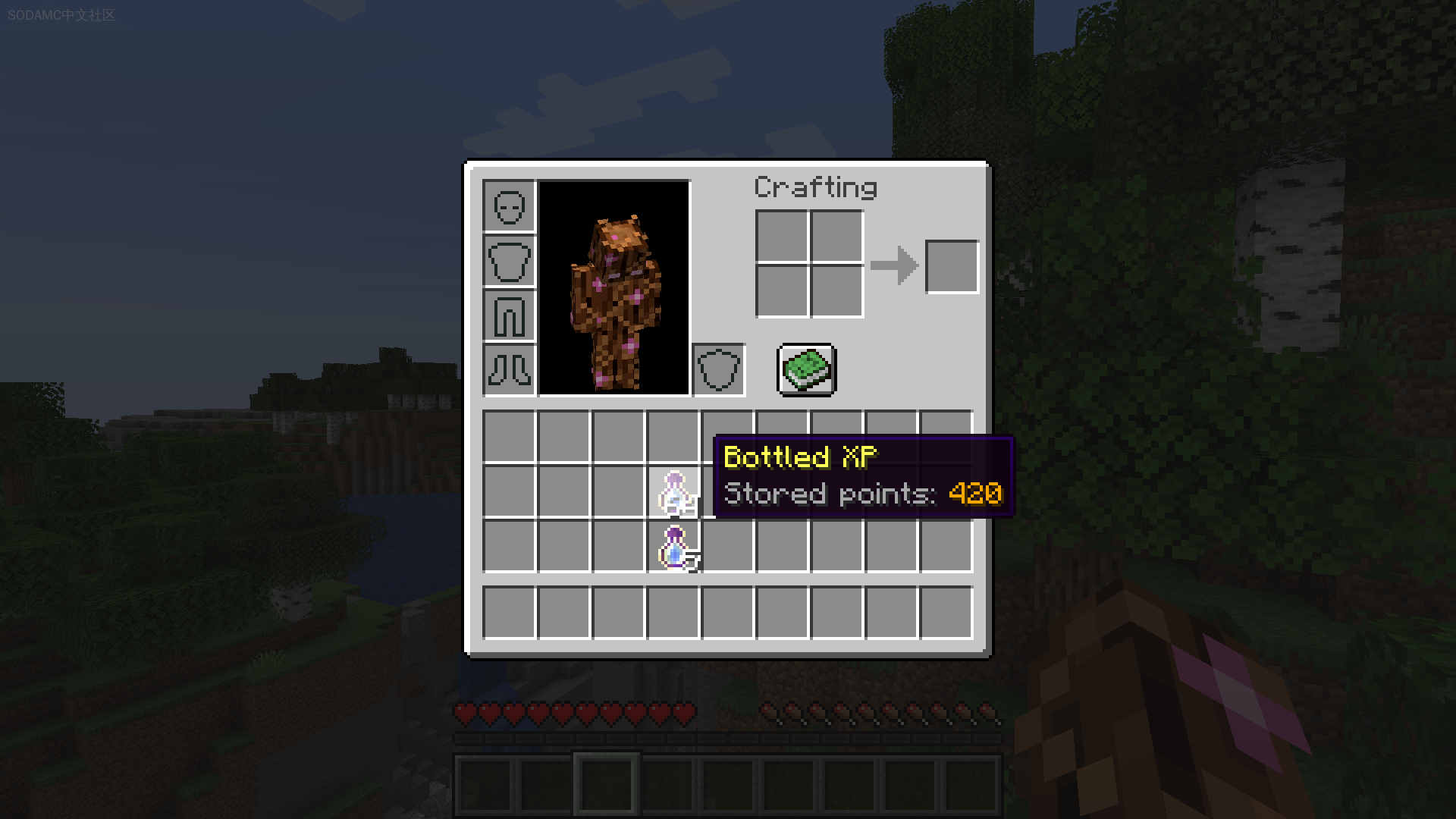This screenshot has width=1456, height=819.
Task: Click the off-hand shield slot
Action: pos(718,370)
